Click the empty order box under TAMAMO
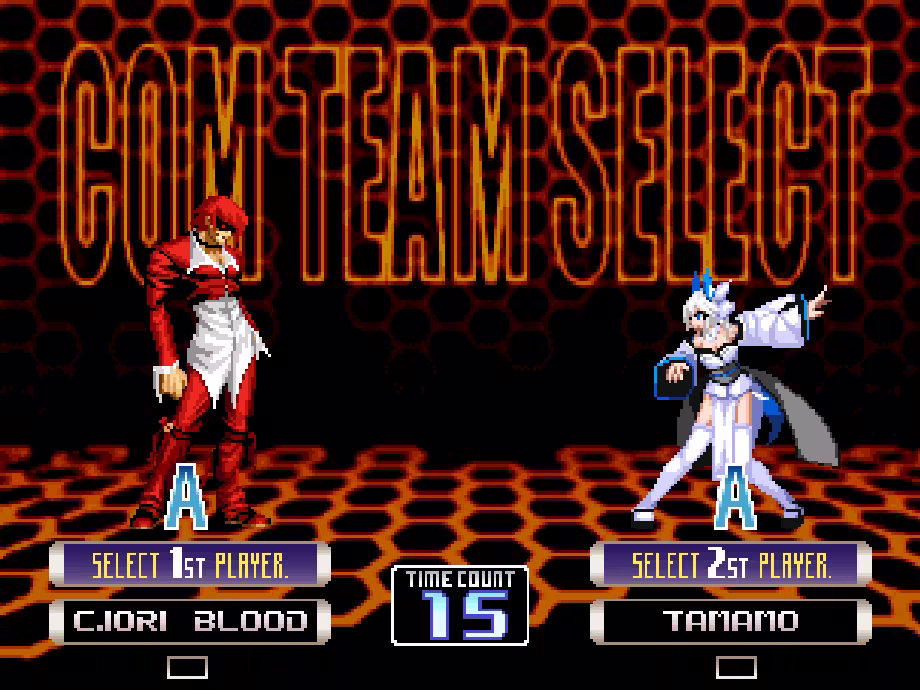 tap(736, 667)
